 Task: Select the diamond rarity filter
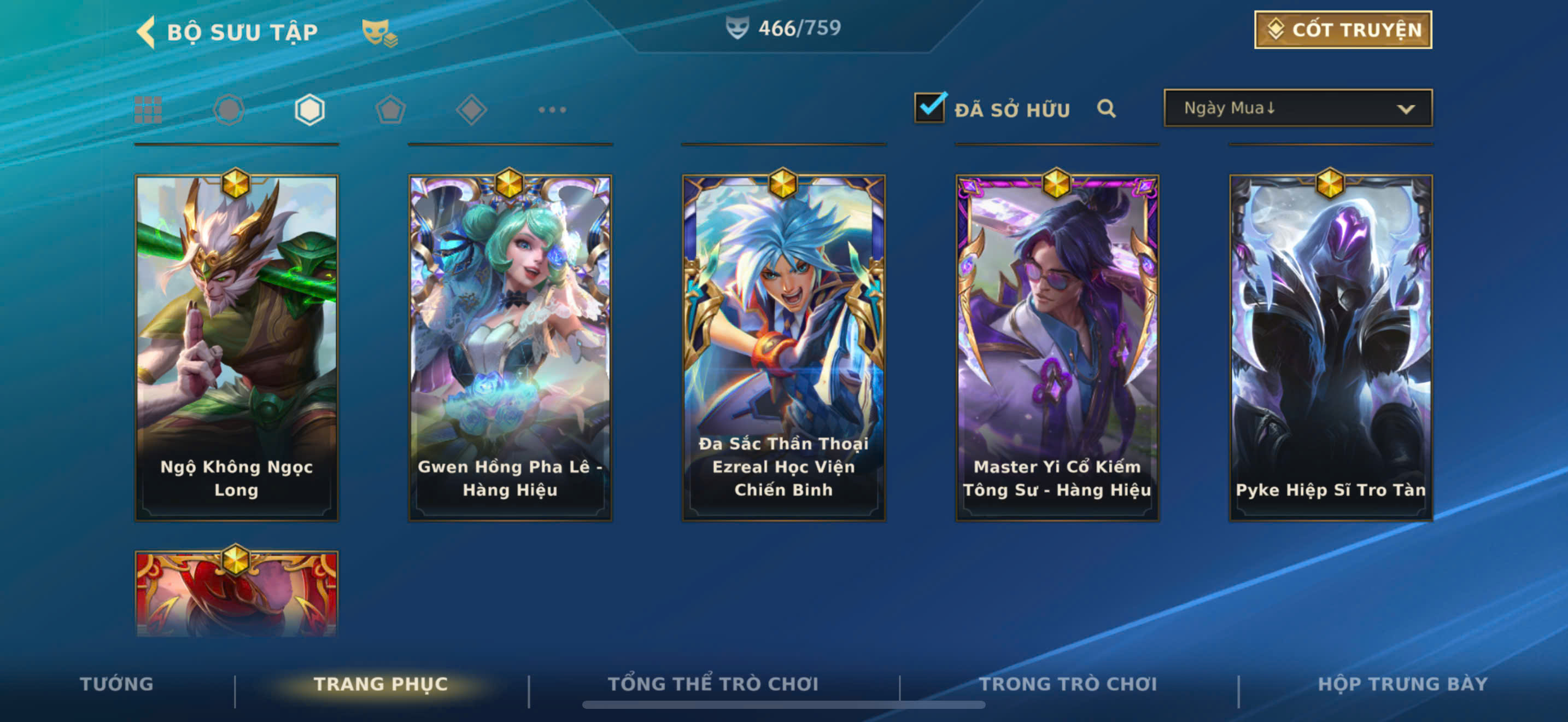pos(471,110)
